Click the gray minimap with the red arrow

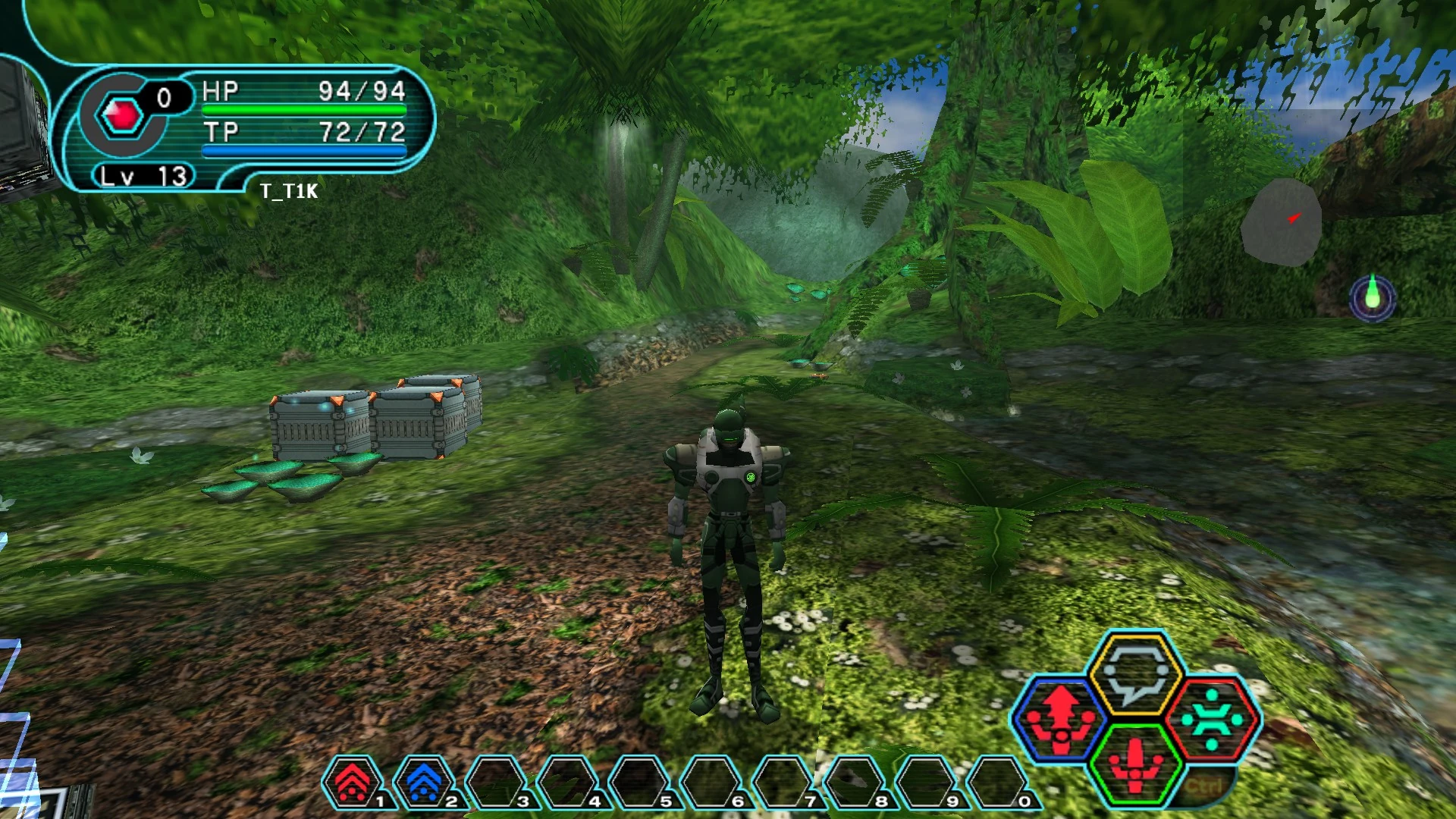click(x=1282, y=221)
